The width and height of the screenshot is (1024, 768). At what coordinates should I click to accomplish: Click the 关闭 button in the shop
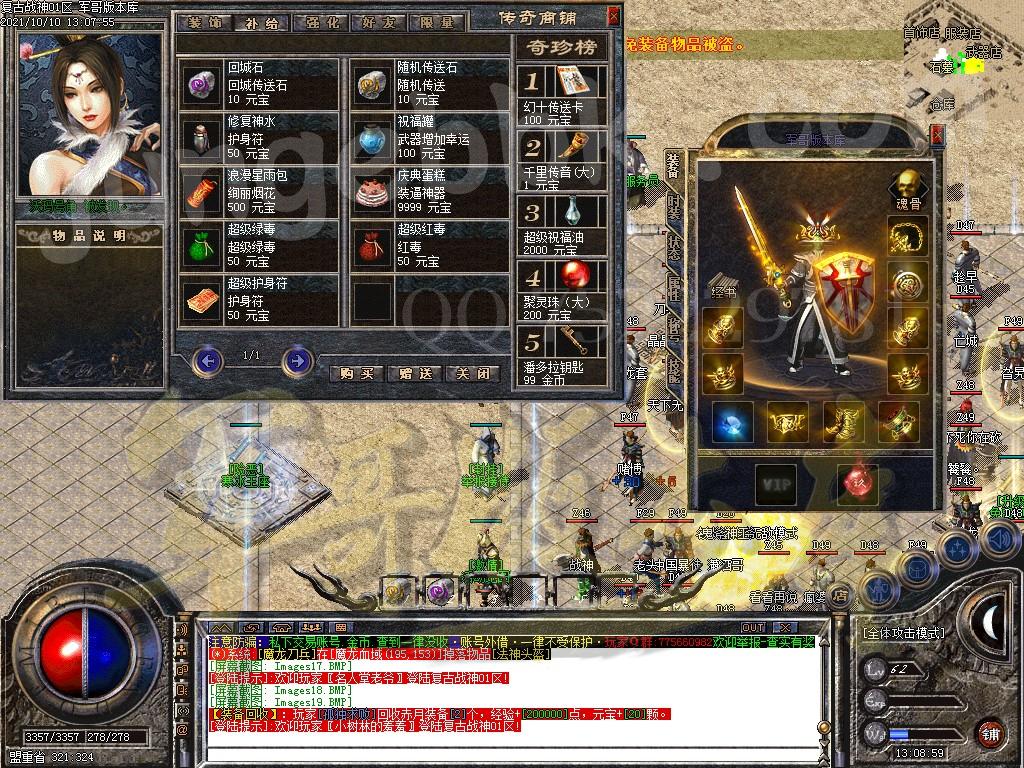pyautogui.click(x=472, y=373)
